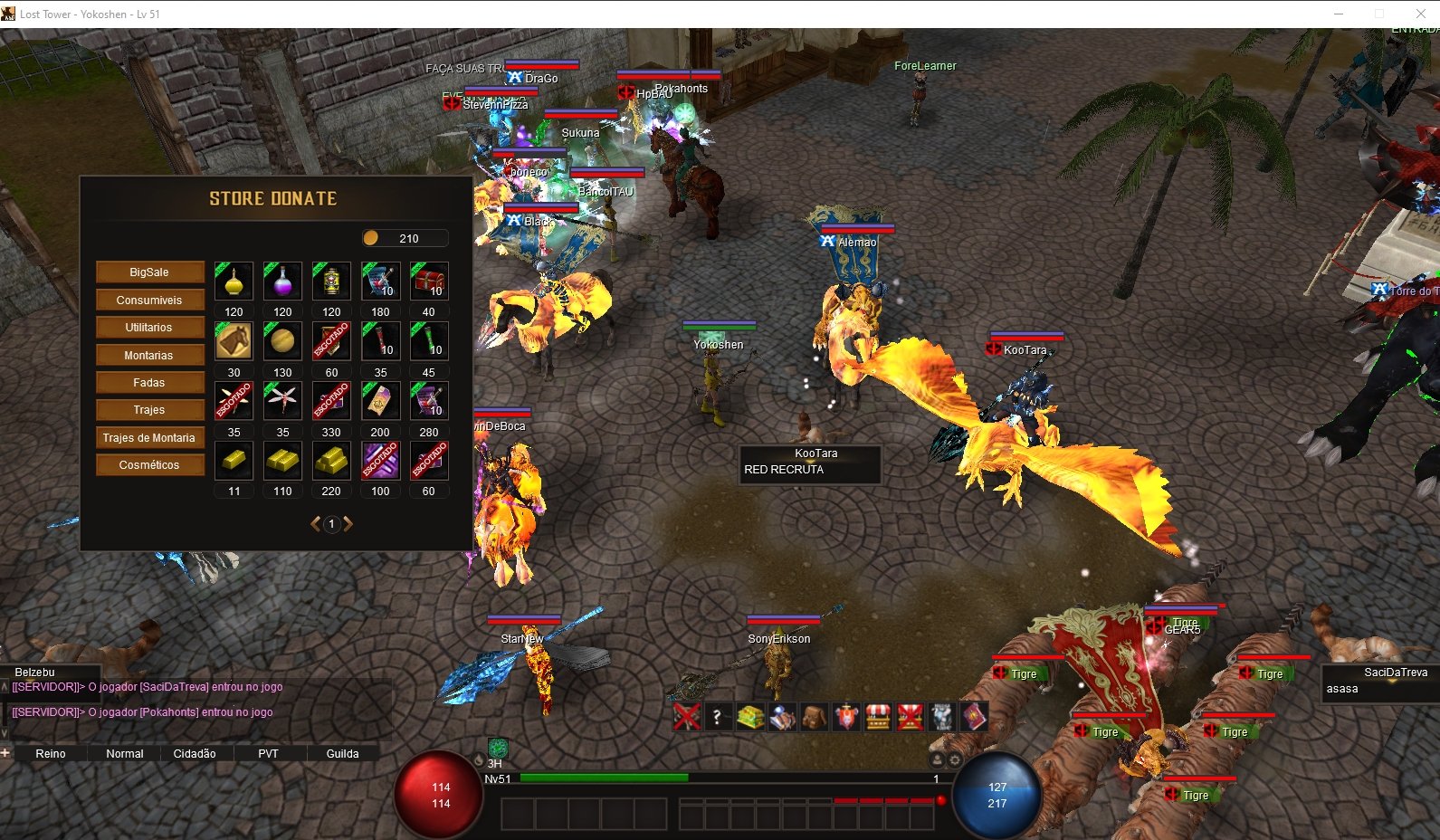
Task: Choose the Cosméticos category
Action: click(x=149, y=465)
